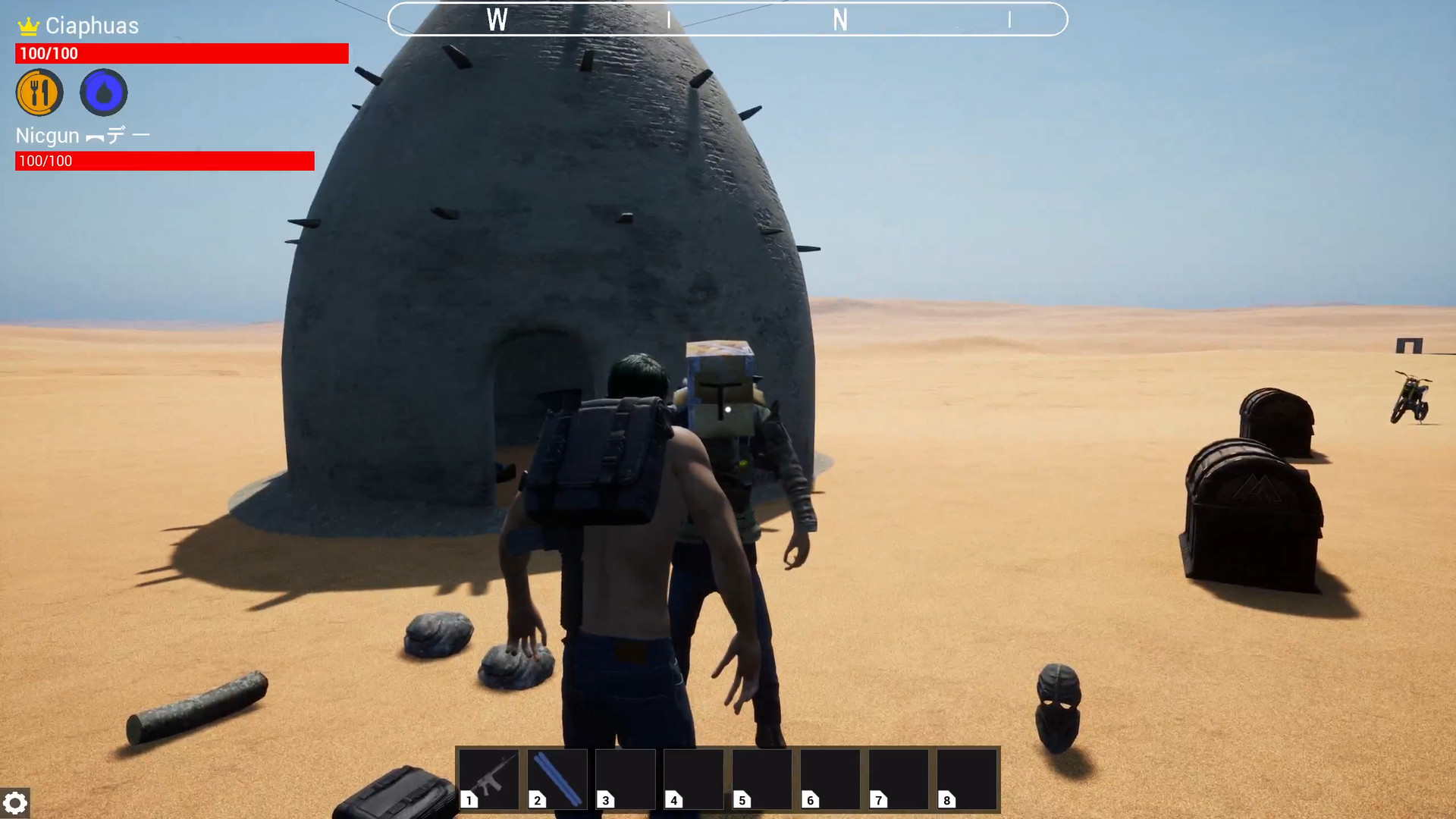Select the Ciaphuas player name label
1456x819 pixels.
(x=91, y=25)
